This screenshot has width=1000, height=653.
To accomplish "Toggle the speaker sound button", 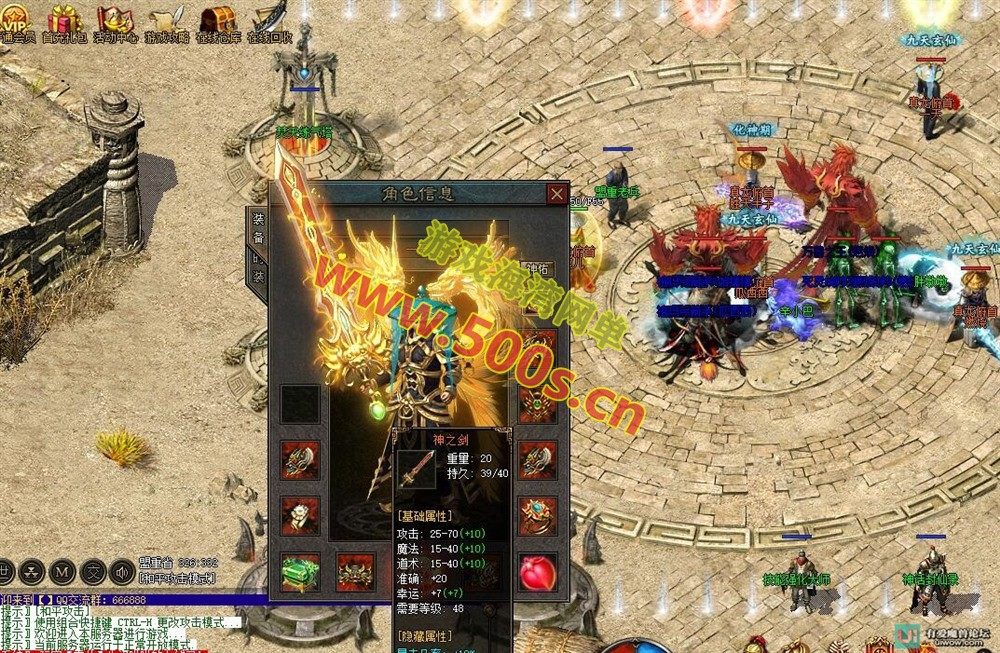I will 121,572.
